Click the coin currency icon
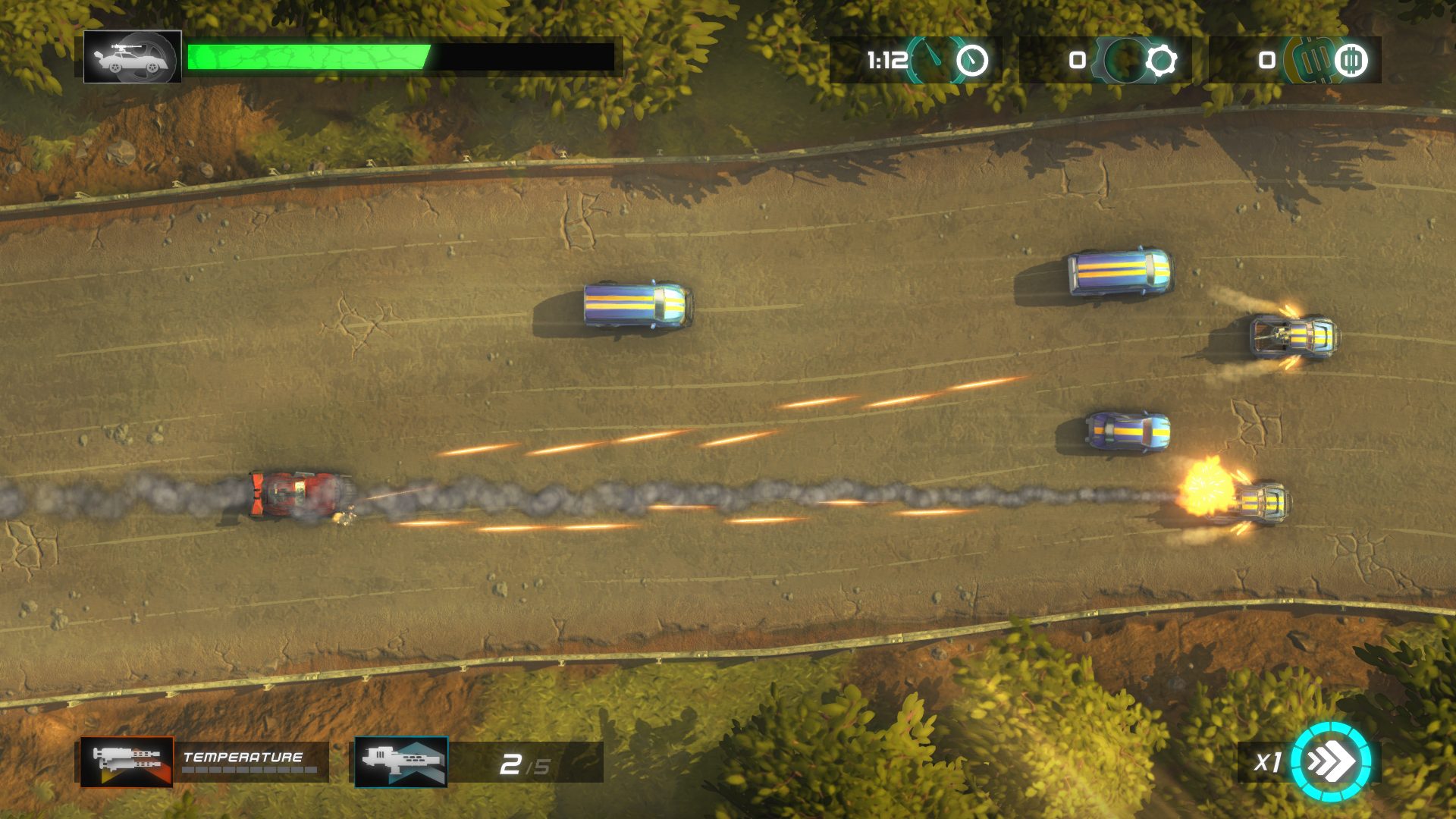Image resolution: width=1456 pixels, height=819 pixels. click(1350, 60)
